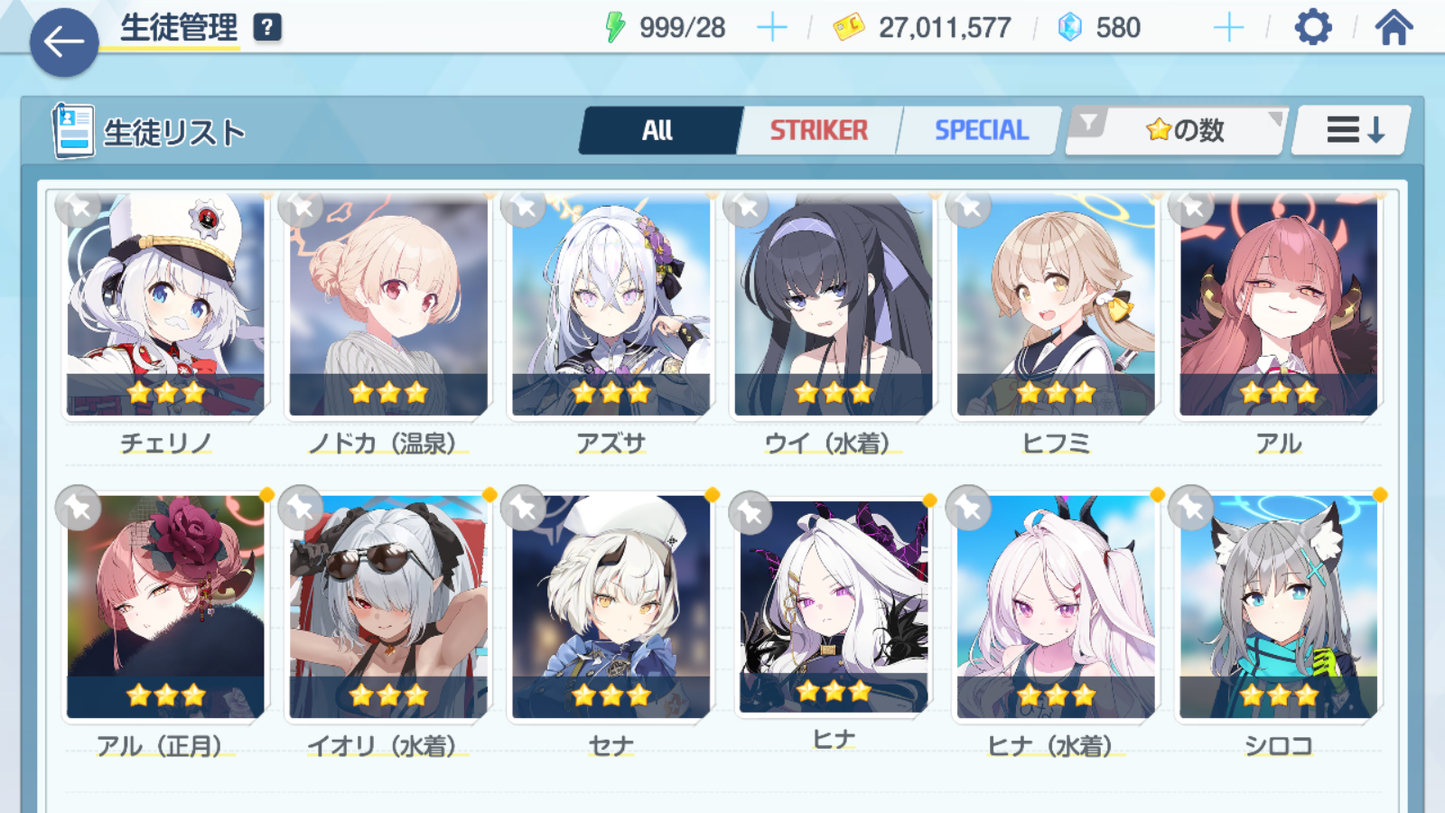Select the チェリノ student card

166,305
